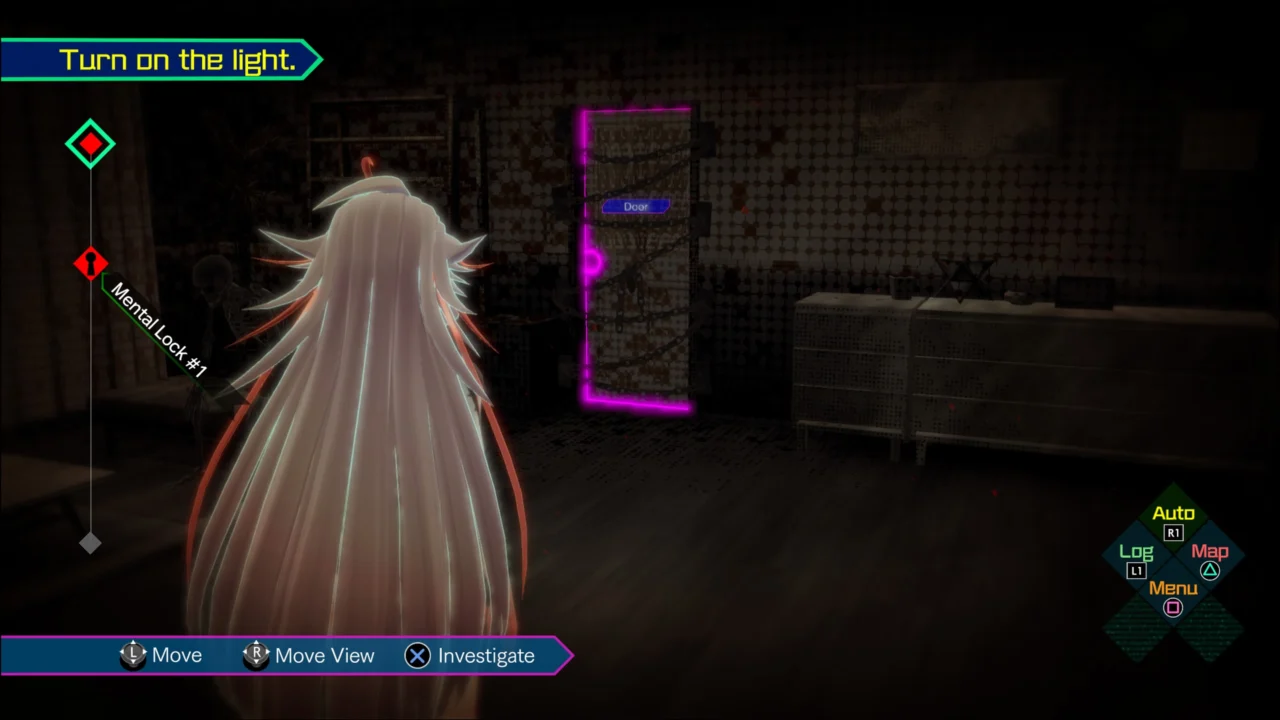Open the Door label tag

[x=636, y=206]
